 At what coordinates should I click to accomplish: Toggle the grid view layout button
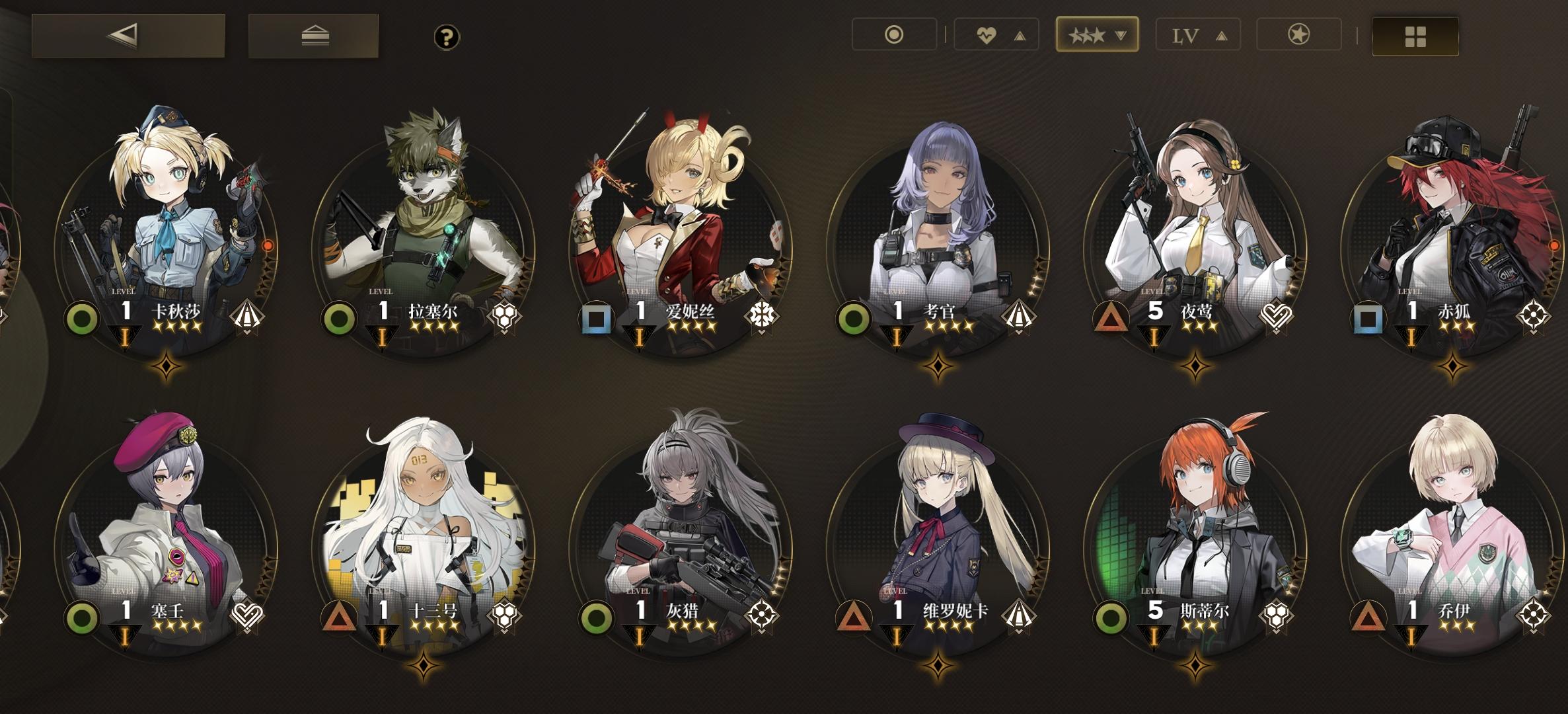click(x=1414, y=35)
